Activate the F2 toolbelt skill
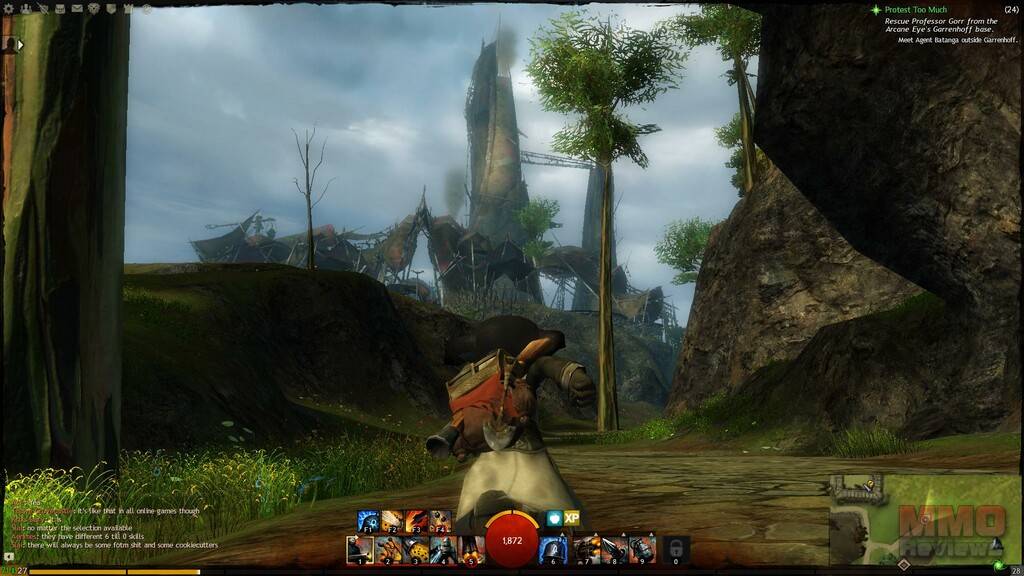This screenshot has width=1024, height=576. [x=392, y=521]
